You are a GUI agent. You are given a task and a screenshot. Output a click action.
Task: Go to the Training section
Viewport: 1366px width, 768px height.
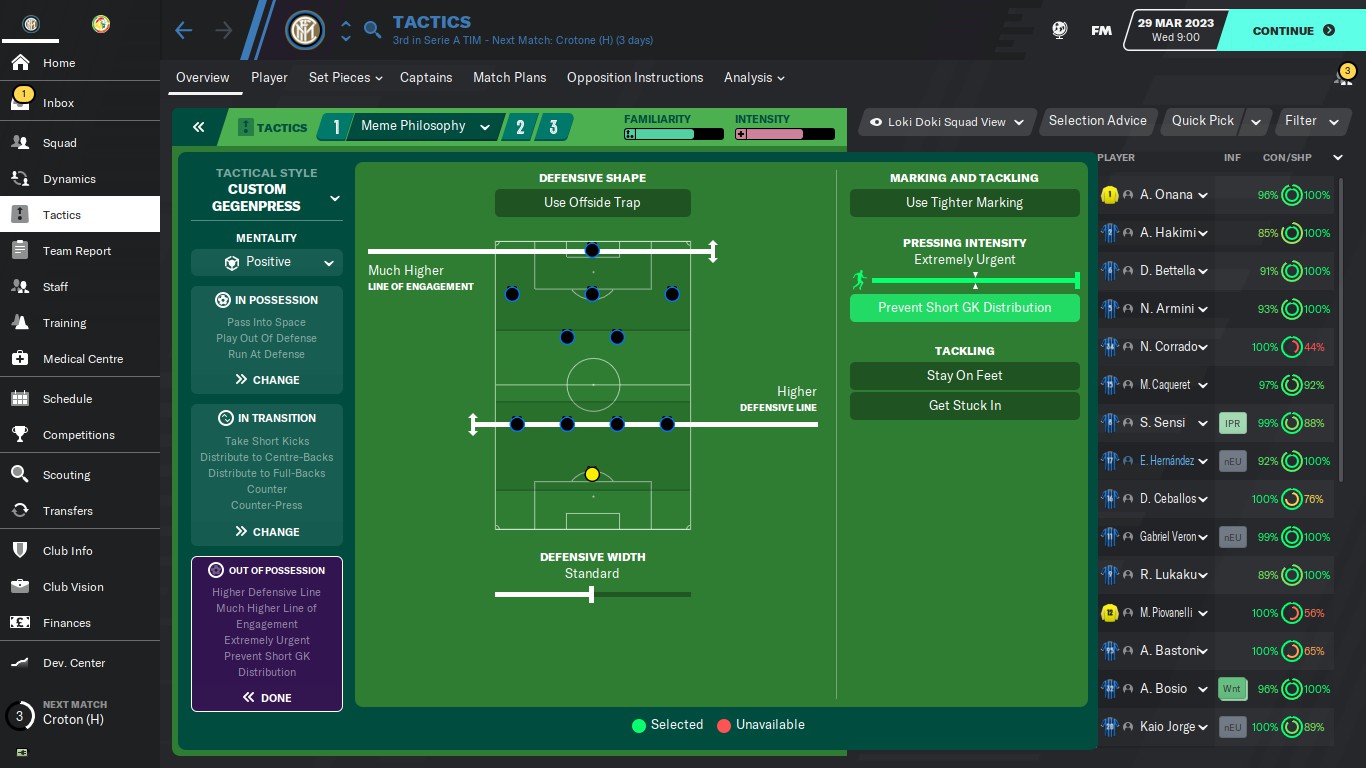(64, 323)
